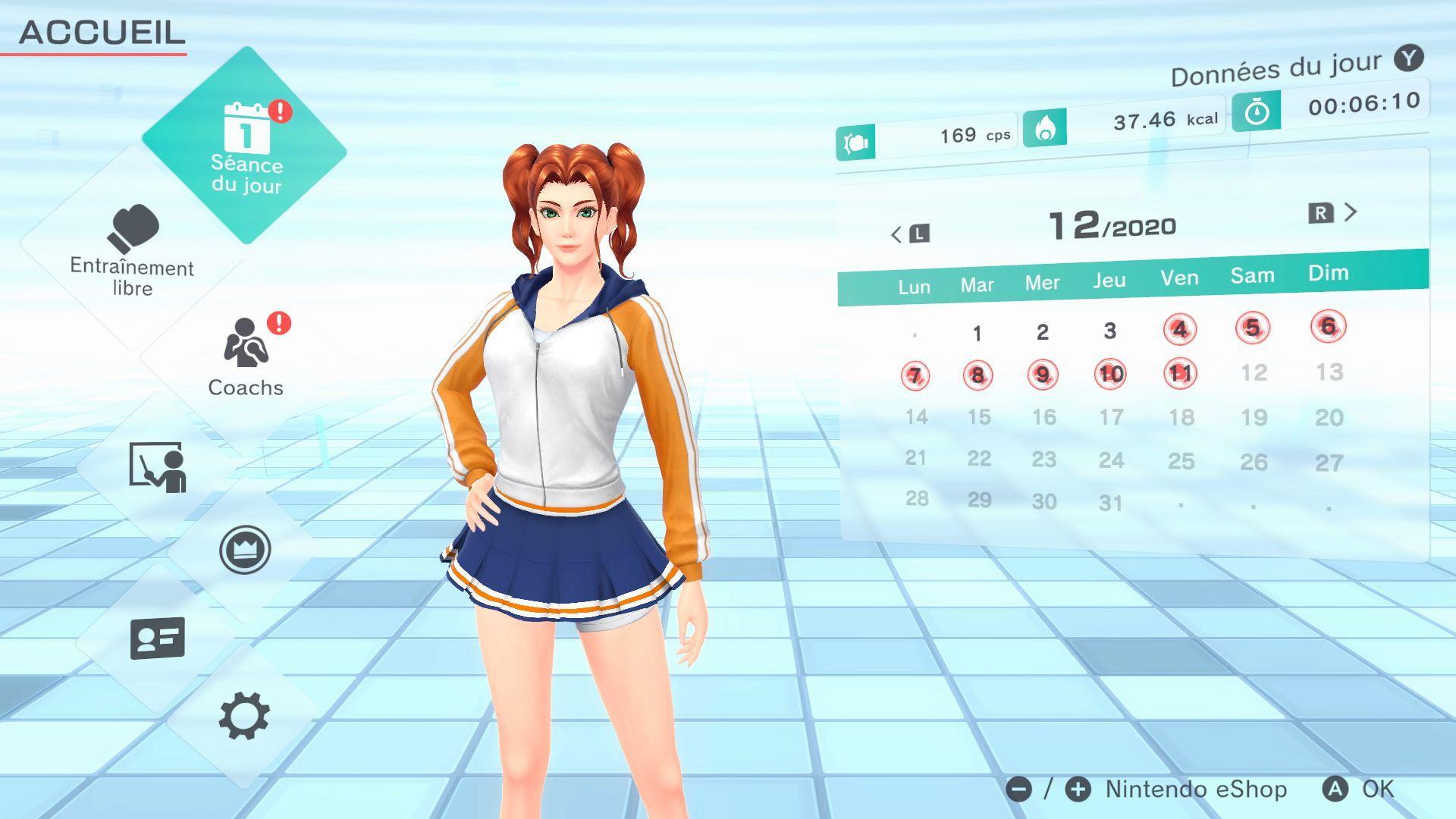Click the stopwatch workout time icon
Viewport: 1456px width, 819px height.
[x=1256, y=114]
